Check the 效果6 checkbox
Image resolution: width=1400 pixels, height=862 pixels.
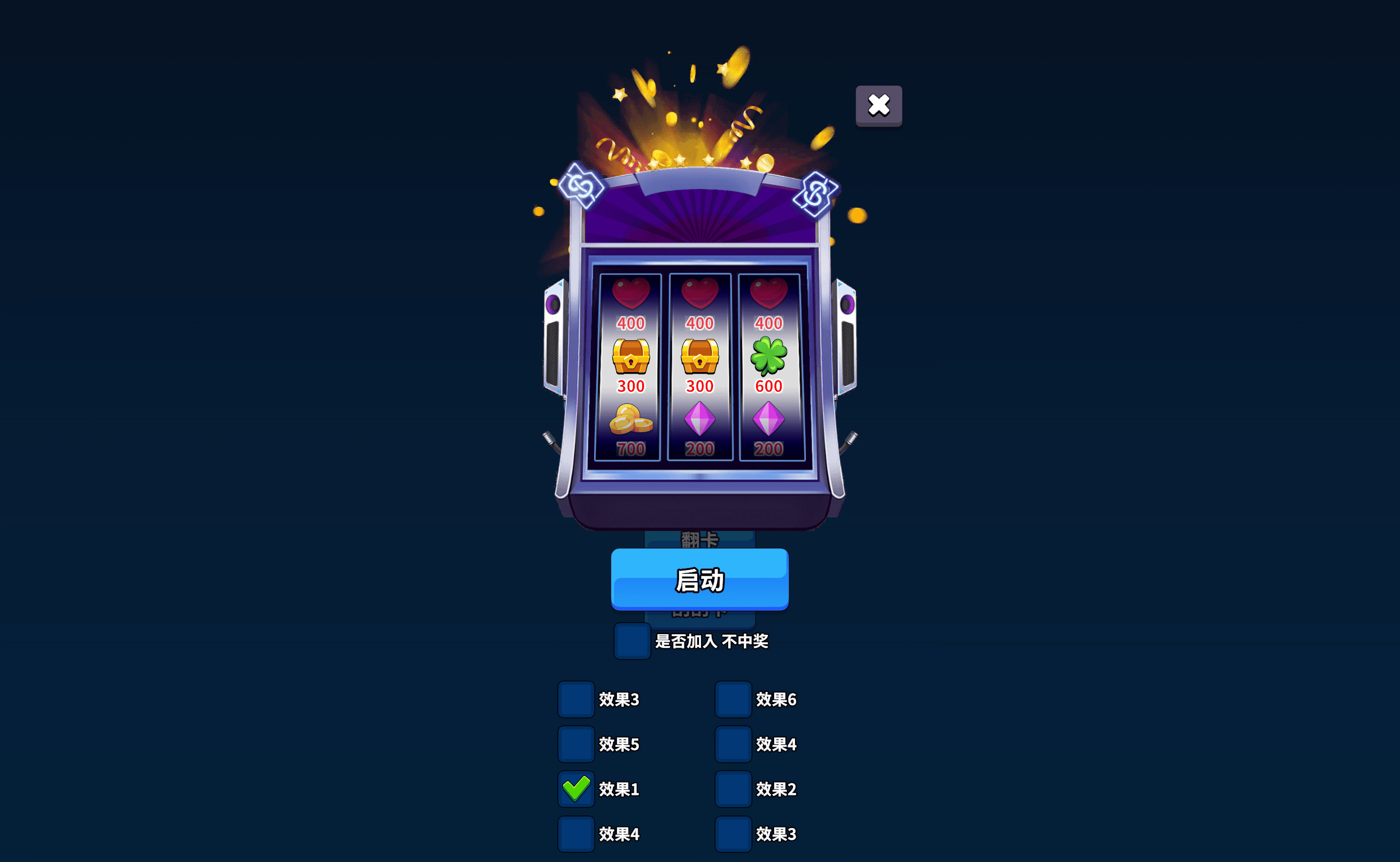tap(733, 699)
